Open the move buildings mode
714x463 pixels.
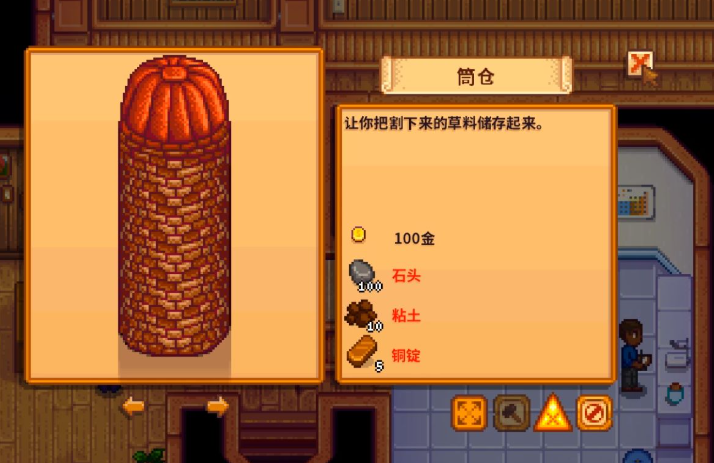(x=469, y=412)
